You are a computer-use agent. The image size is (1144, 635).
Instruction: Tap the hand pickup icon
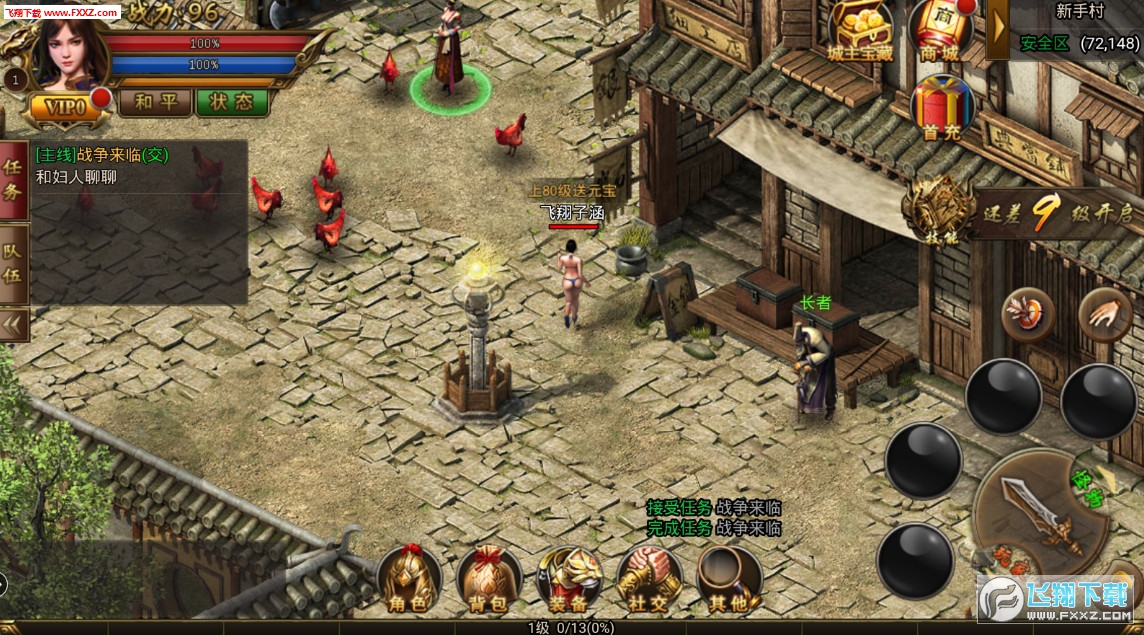pyautogui.click(x=1105, y=312)
